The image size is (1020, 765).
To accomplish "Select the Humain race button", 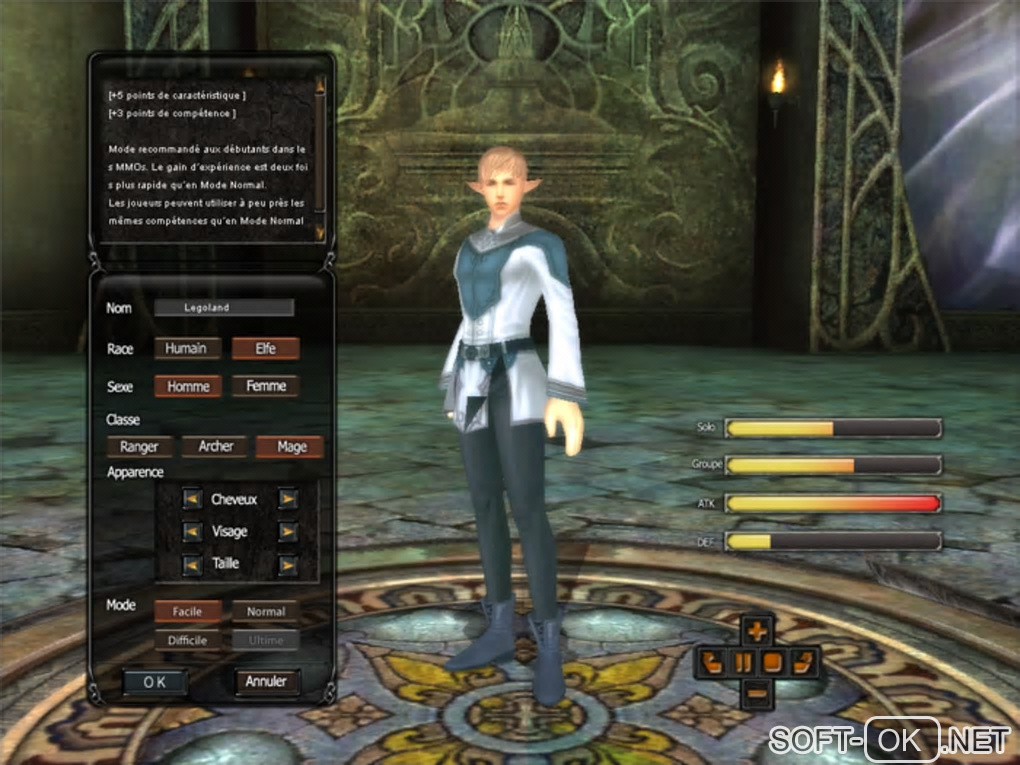I will (187, 348).
